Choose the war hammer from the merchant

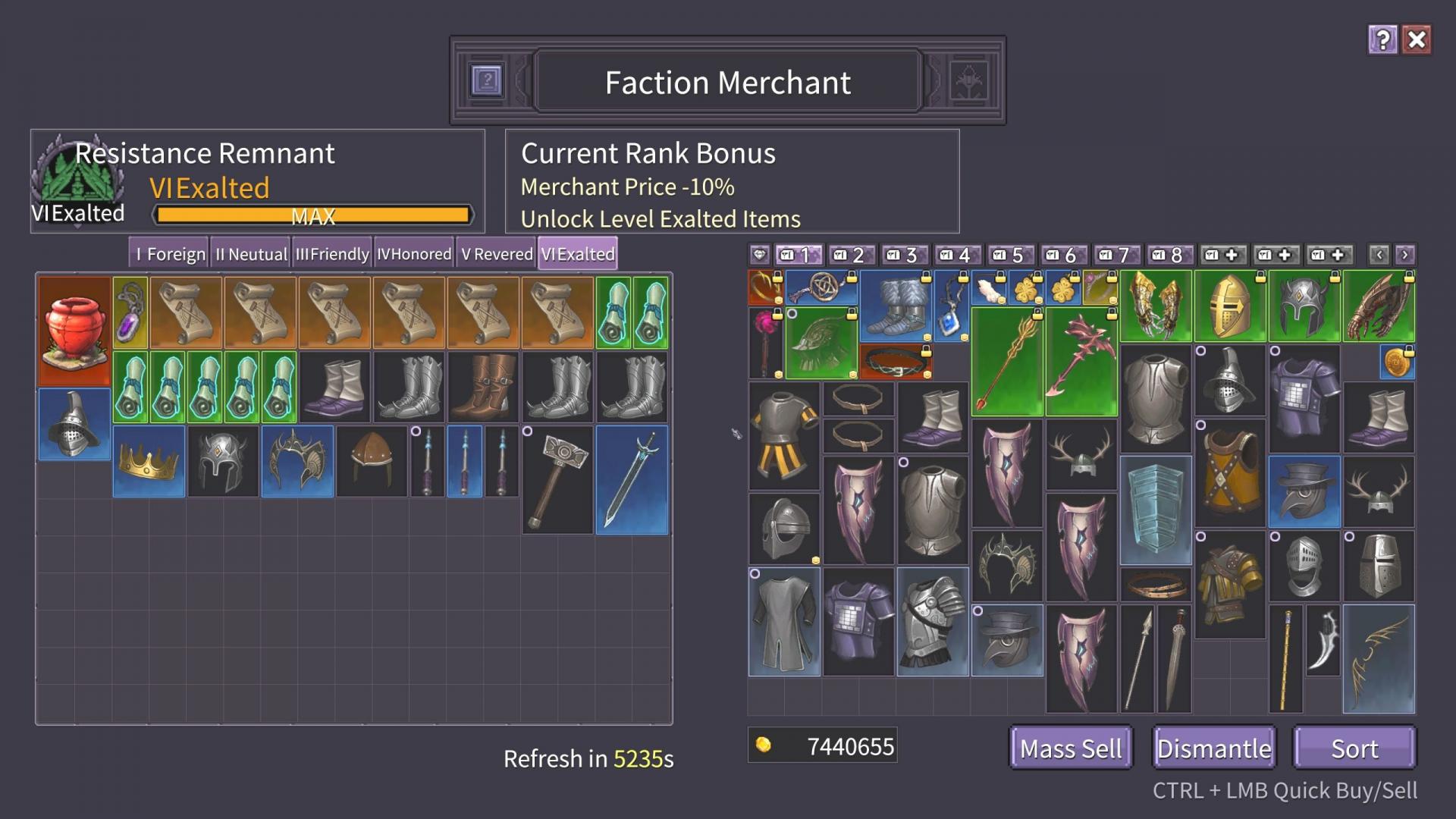(557, 479)
